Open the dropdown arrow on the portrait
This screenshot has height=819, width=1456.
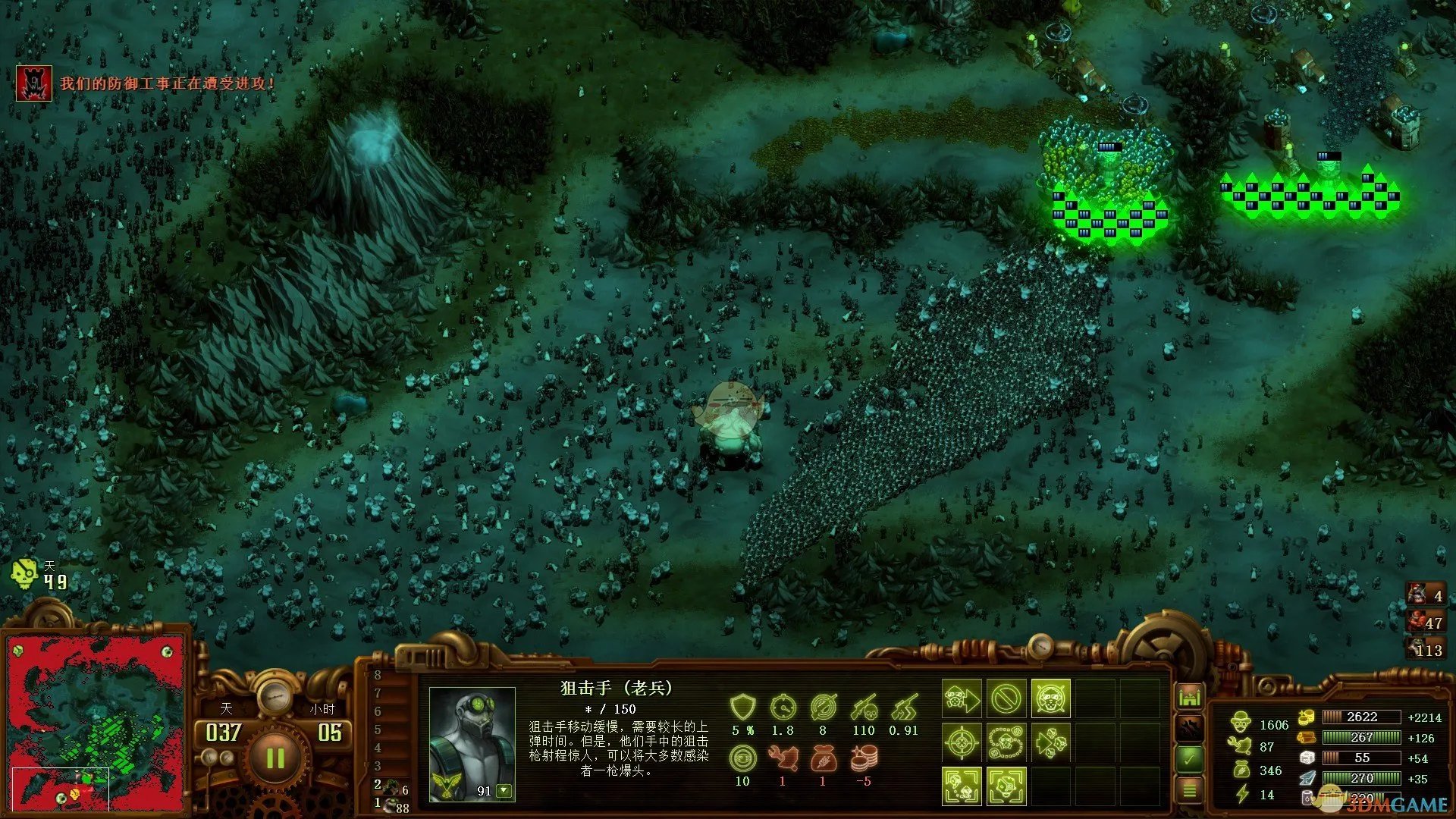click(x=504, y=791)
